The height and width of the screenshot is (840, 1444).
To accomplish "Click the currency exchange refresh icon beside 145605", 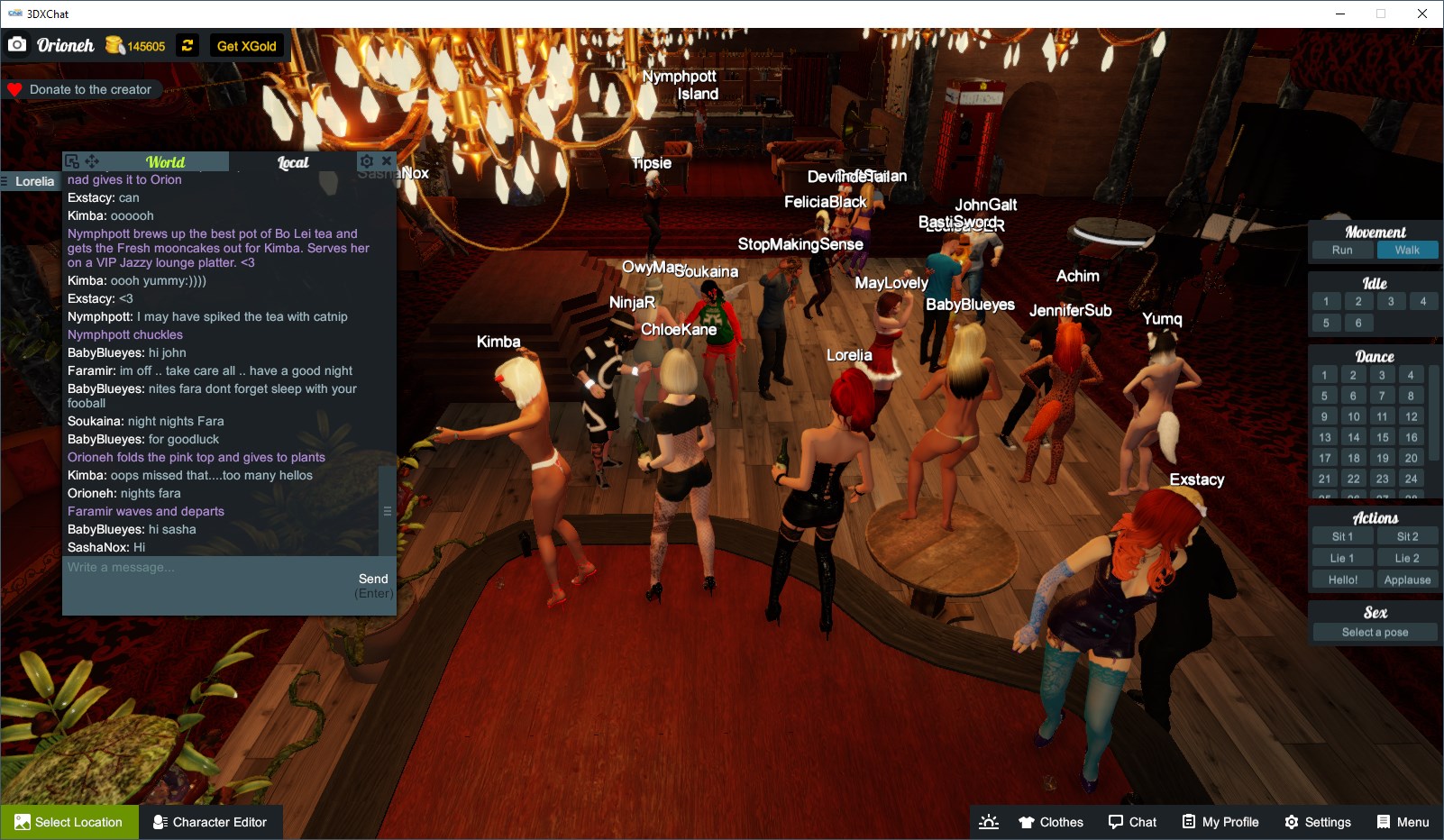I will 187,45.
